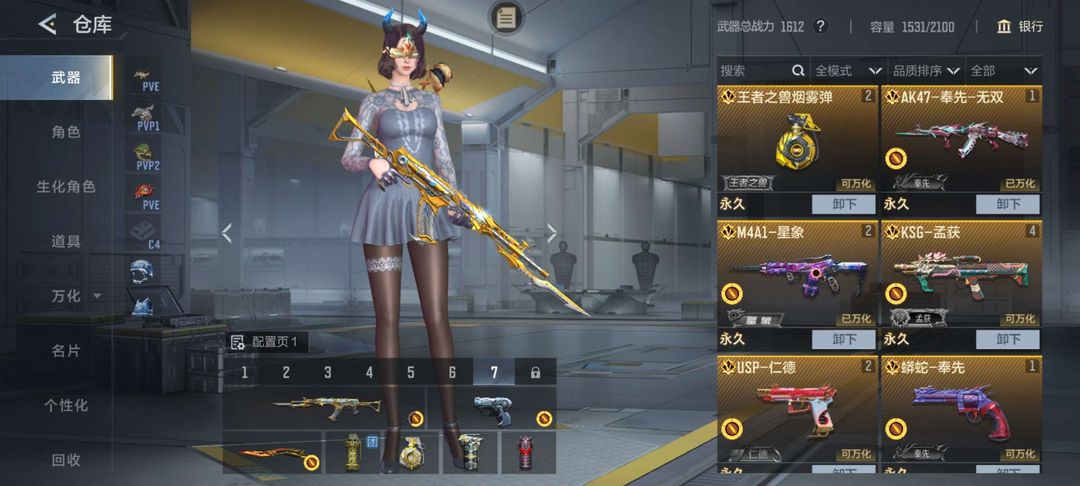Image resolution: width=1080 pixels, height=486 pixels.
Task: Open the 全模式 mode dropdown
Action: [x=847, y=71]
